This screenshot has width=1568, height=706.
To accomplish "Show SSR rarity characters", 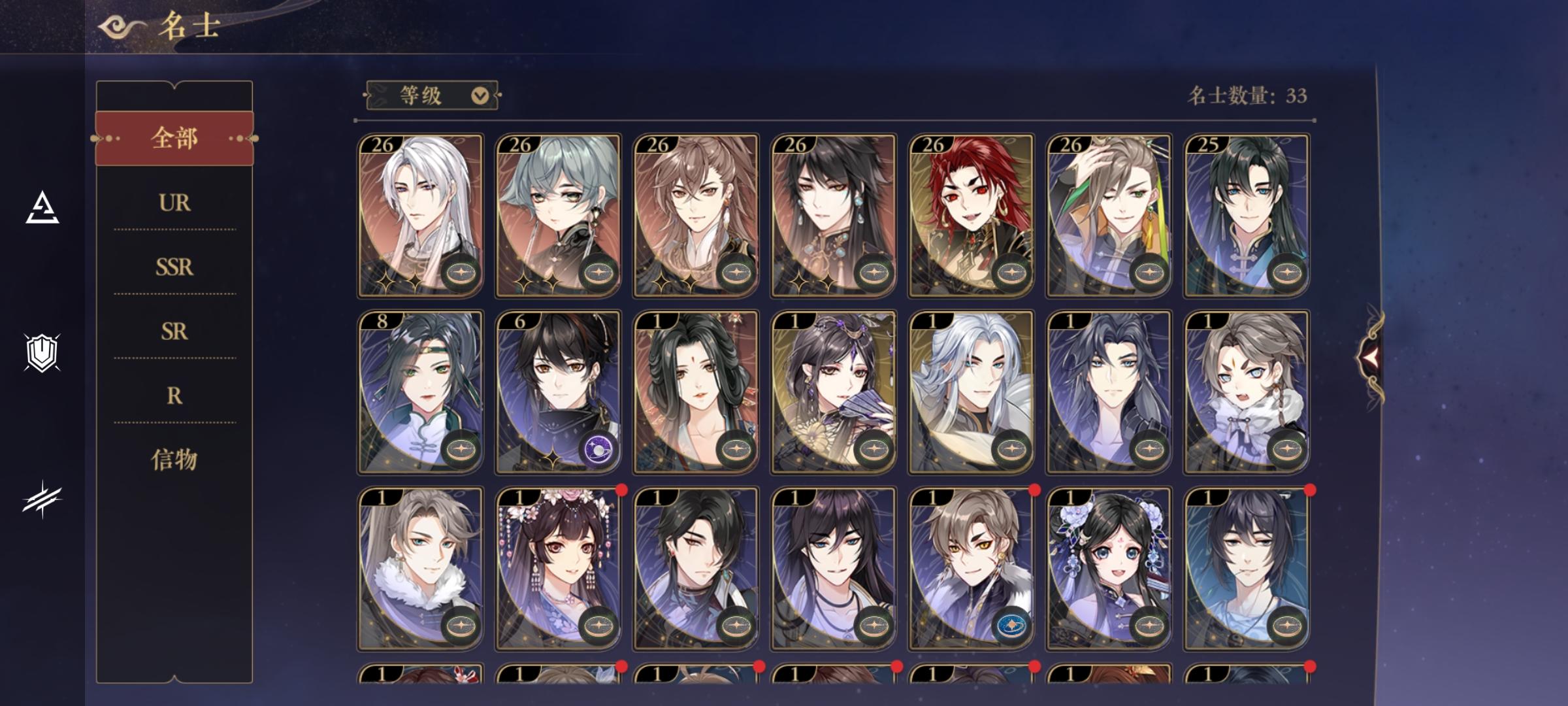I will point(174,267).
